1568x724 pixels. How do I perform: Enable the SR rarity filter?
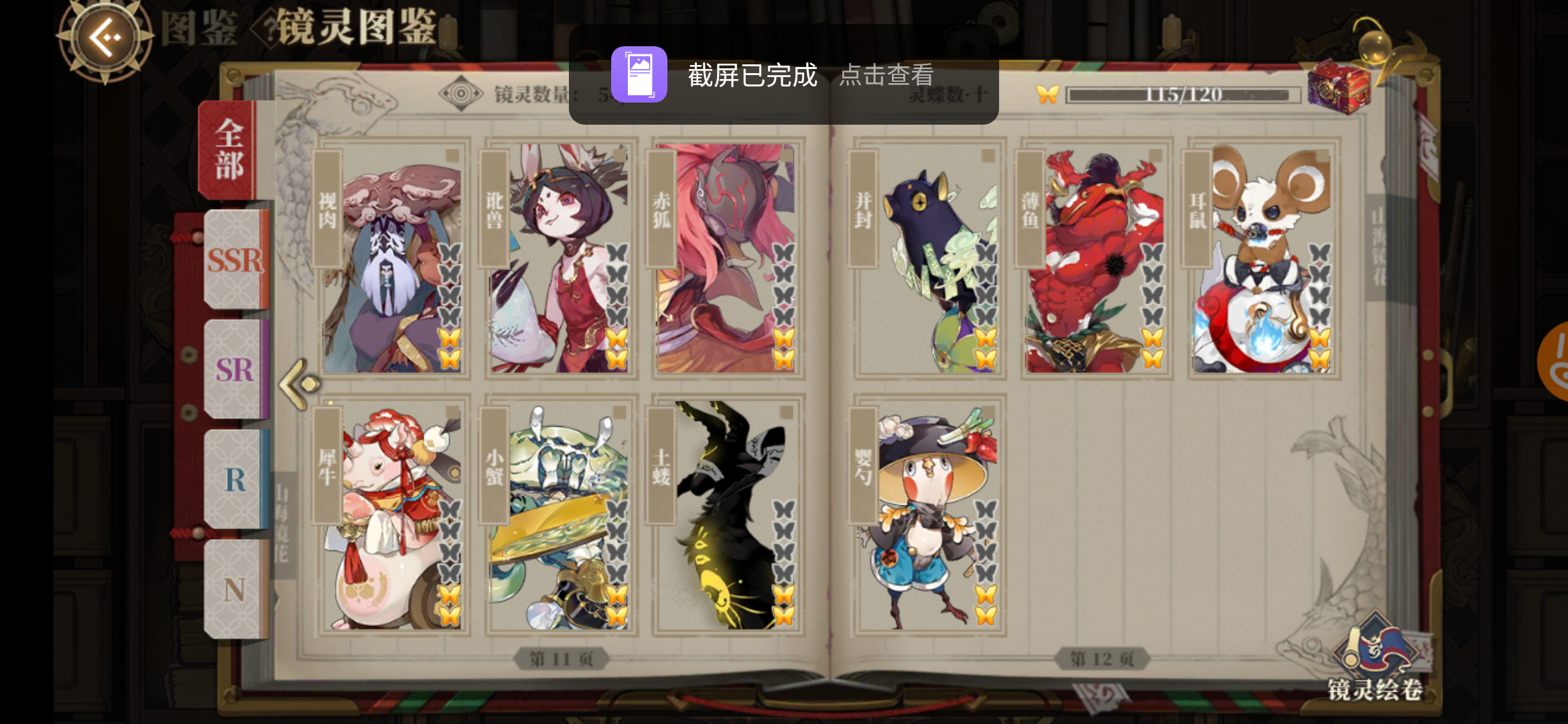pos(236,371)
